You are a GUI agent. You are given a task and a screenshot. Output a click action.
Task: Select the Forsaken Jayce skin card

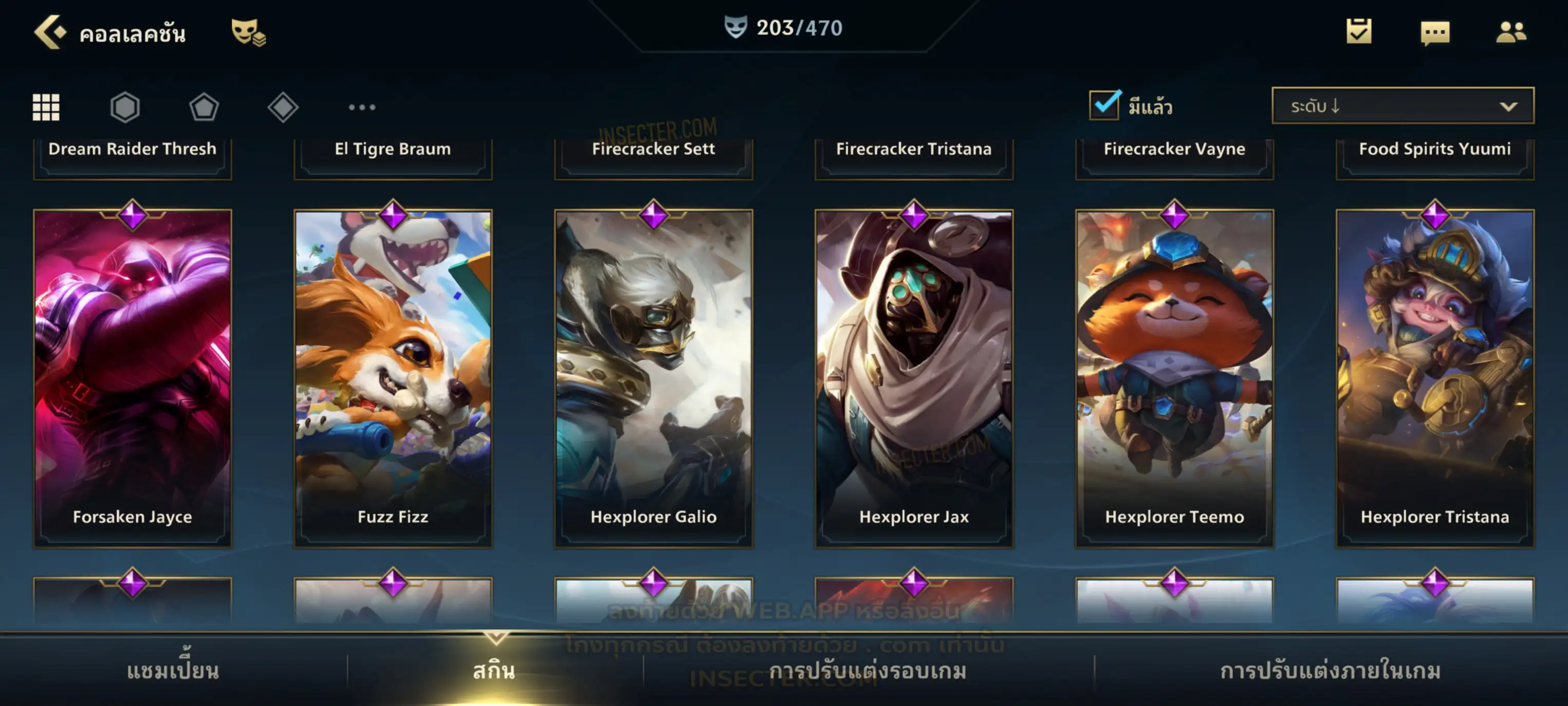(133, 377)
